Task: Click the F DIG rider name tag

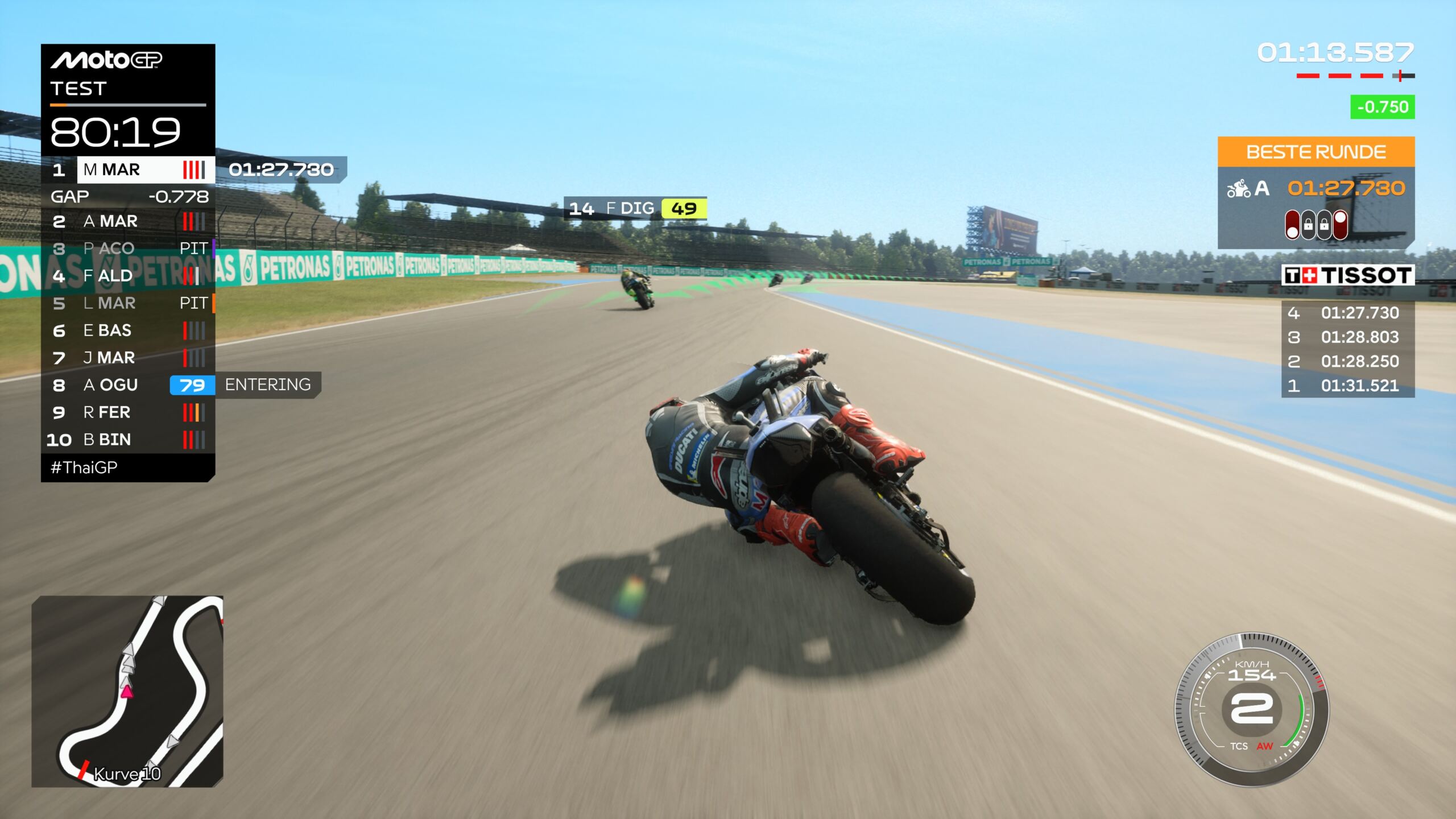Action: (x=635, y=208)
